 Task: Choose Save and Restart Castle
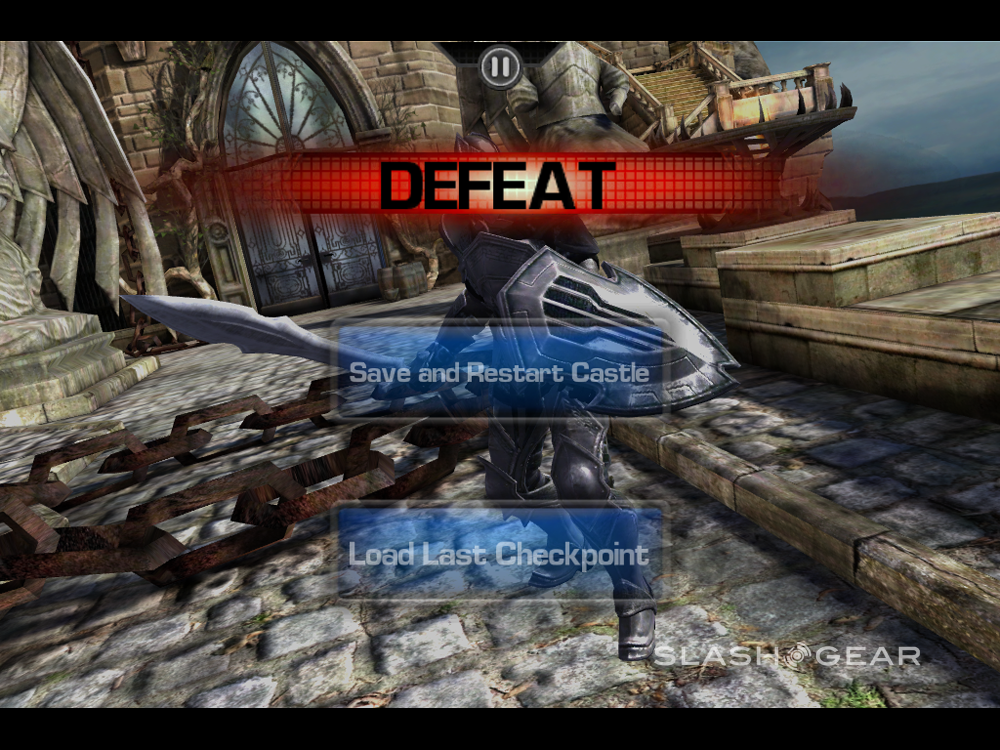(499, 372)
